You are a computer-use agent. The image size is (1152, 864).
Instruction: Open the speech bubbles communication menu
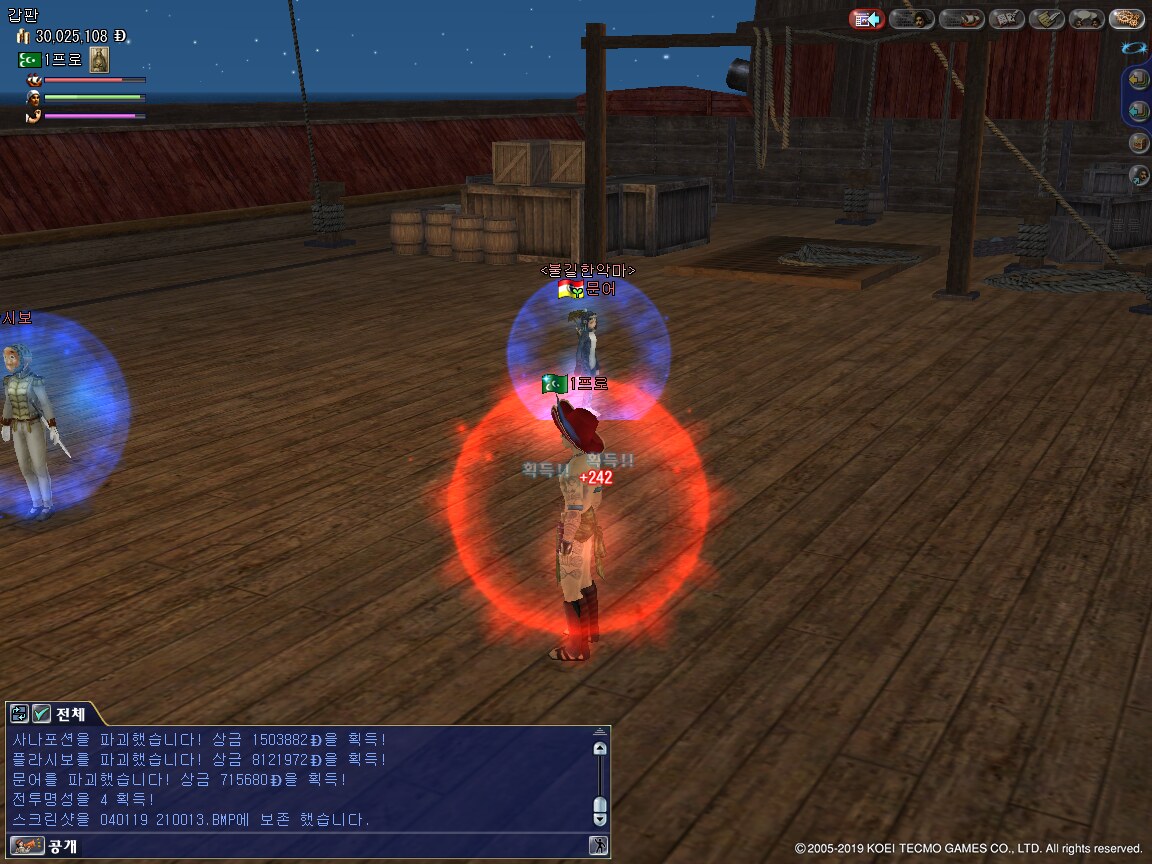1086,19
